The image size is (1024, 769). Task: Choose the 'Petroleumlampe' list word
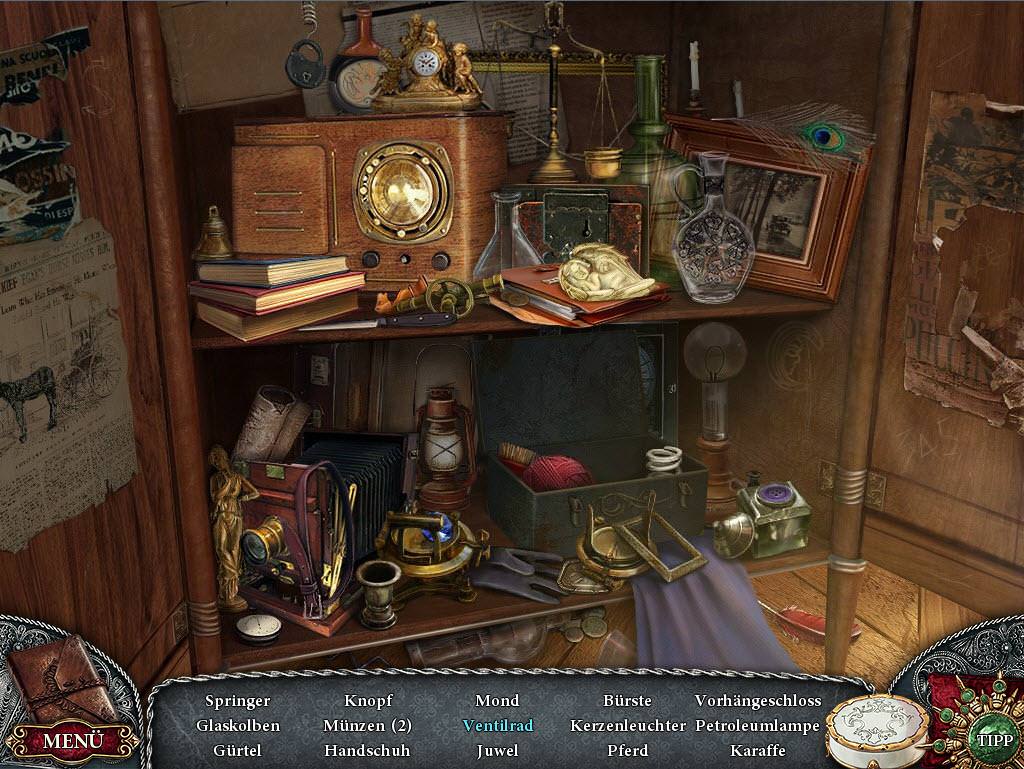coord(757,725)
